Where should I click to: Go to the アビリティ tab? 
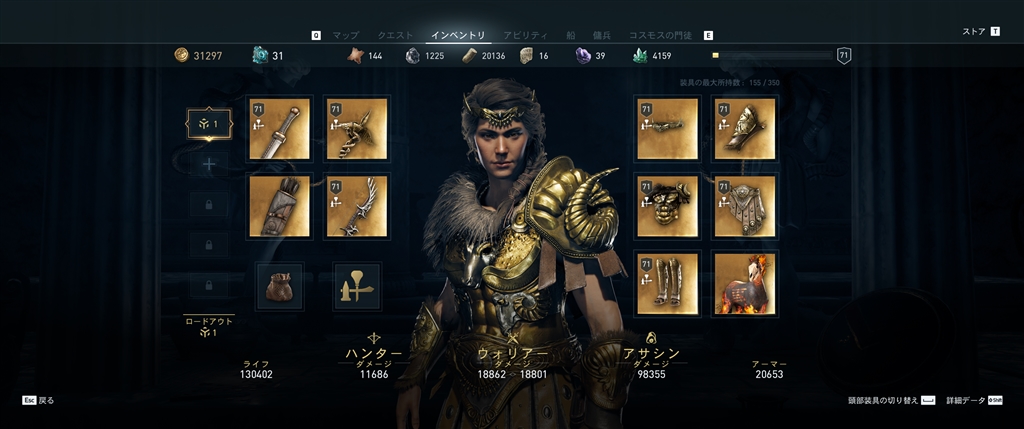coord(525,35)
